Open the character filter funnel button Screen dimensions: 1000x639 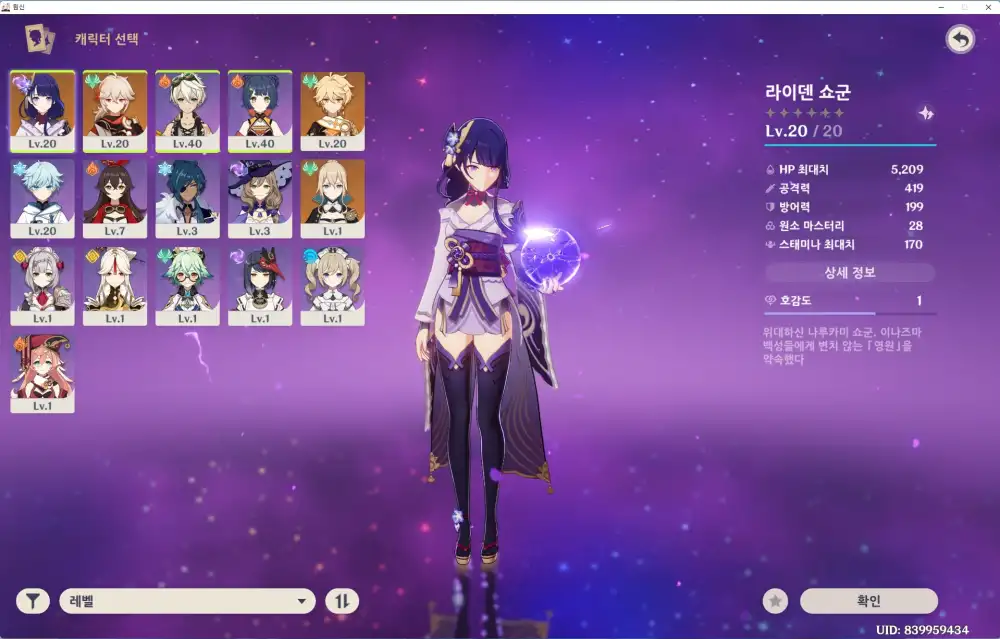[33, 601]
